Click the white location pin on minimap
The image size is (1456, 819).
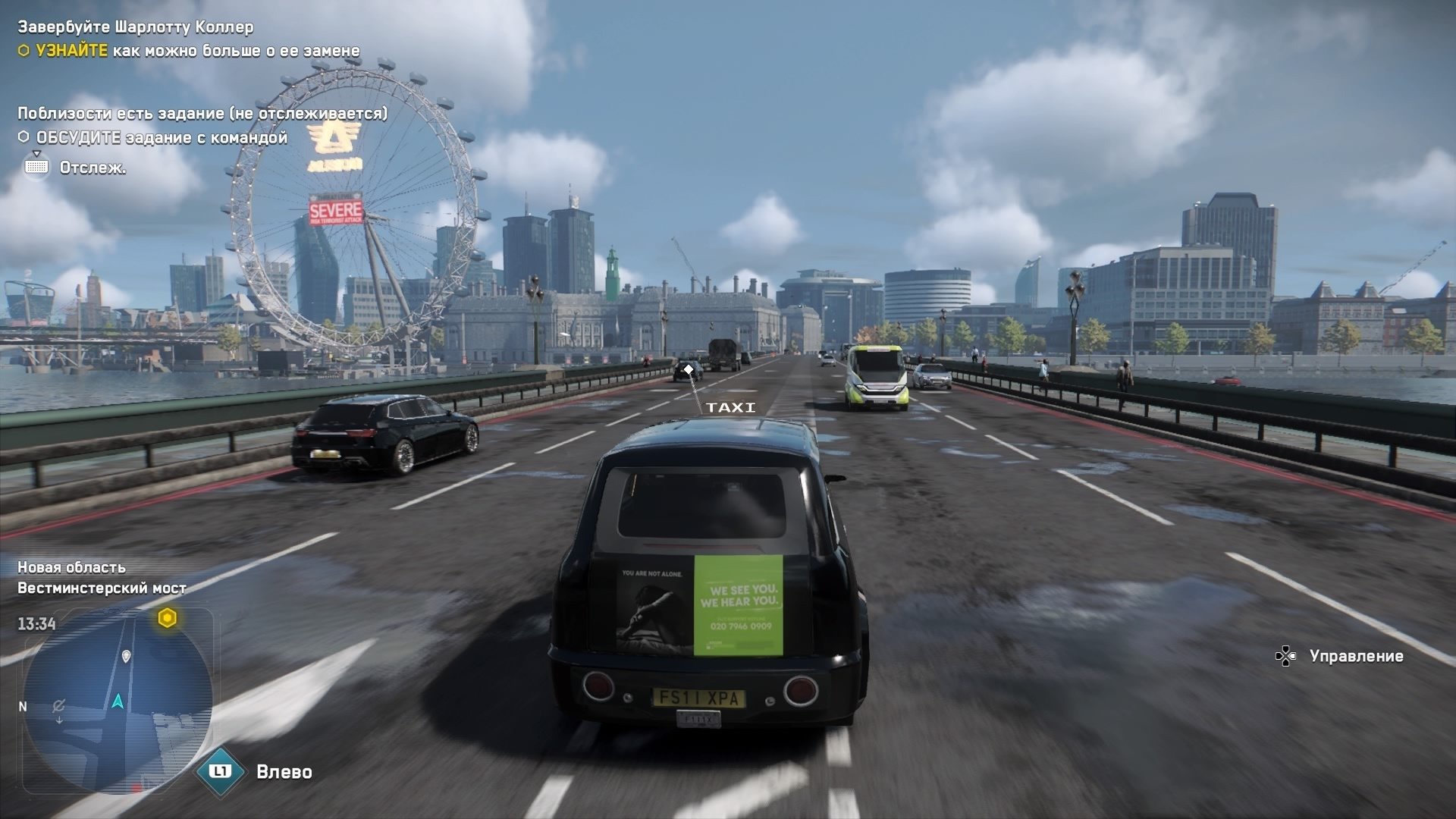pyautogui.click(x=127, y=656)
